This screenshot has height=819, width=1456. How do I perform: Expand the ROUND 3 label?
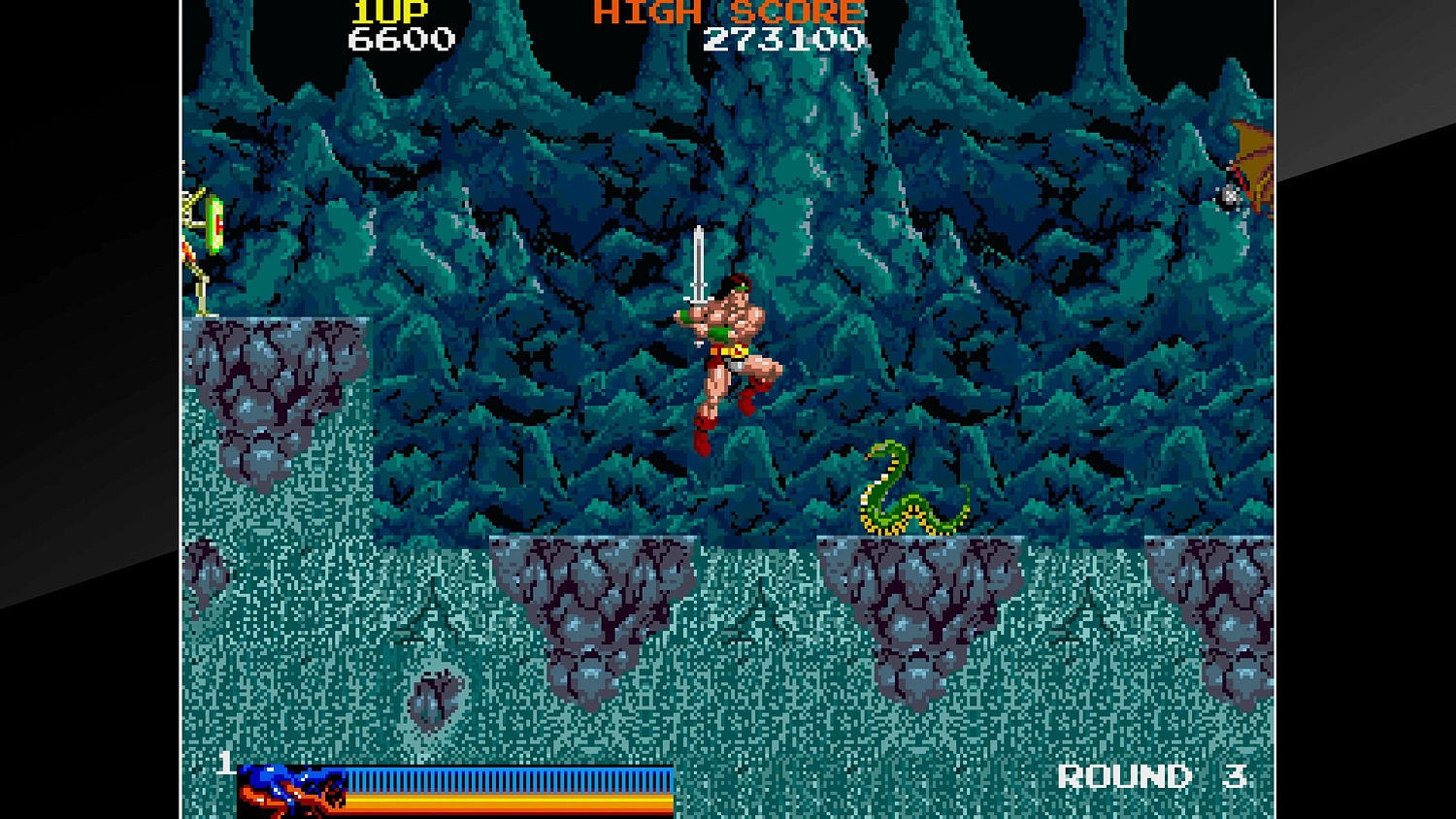click(1150, 778)
